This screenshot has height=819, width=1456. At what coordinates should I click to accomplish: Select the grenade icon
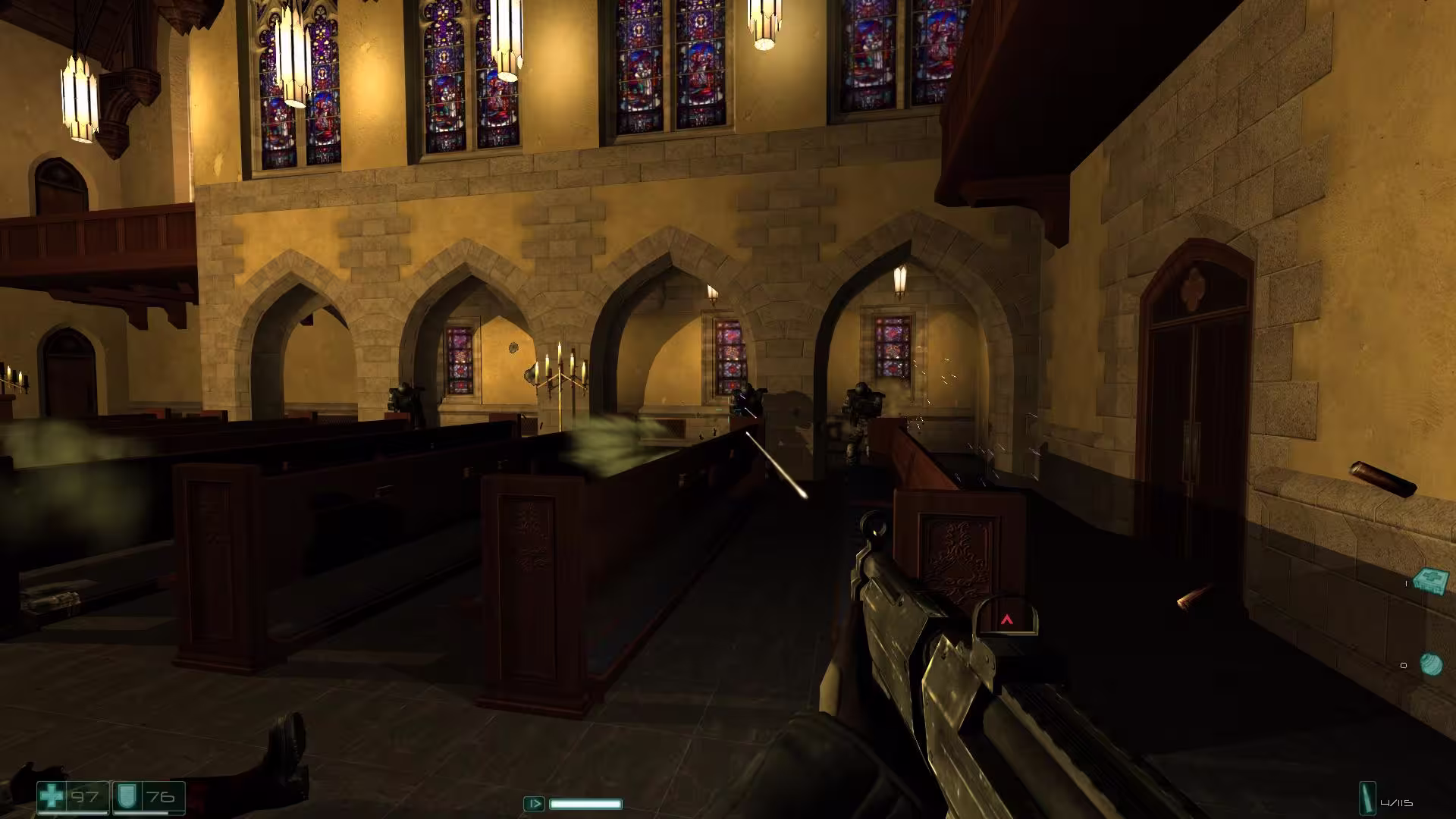pyautogui.click(x=1431, y=664)
